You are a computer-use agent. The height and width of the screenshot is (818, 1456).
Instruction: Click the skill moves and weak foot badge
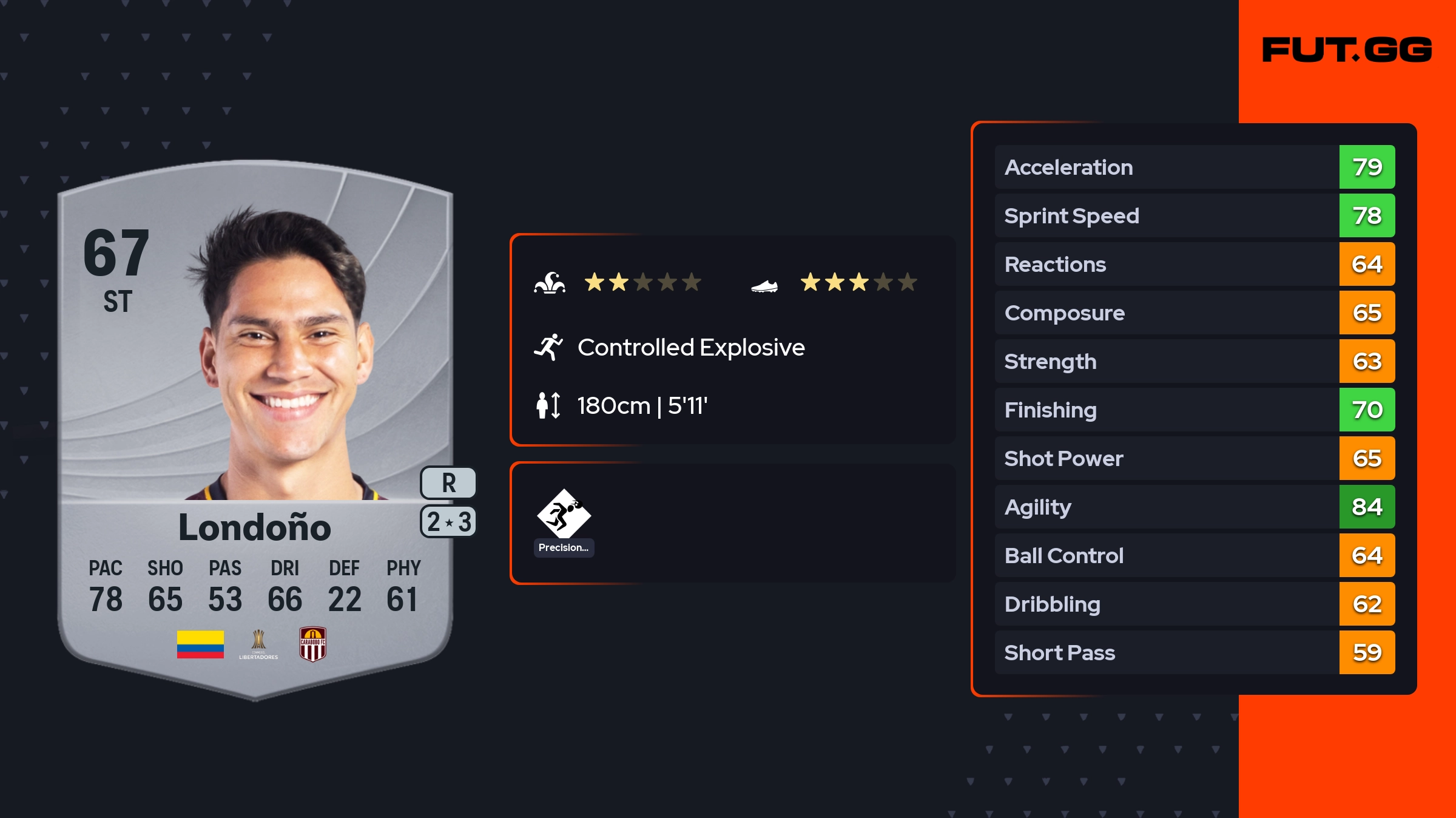point(448,522)
